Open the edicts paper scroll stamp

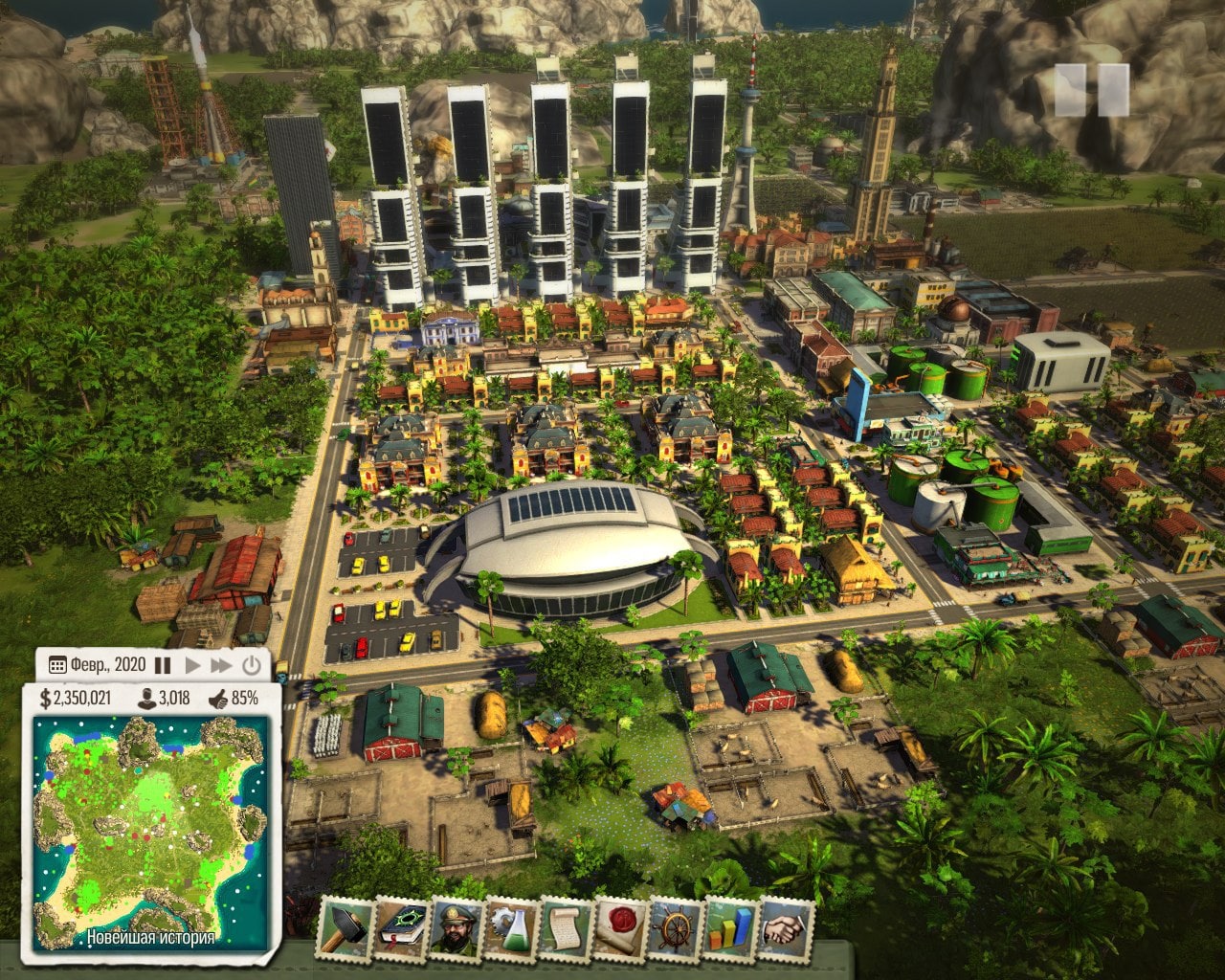567,925
